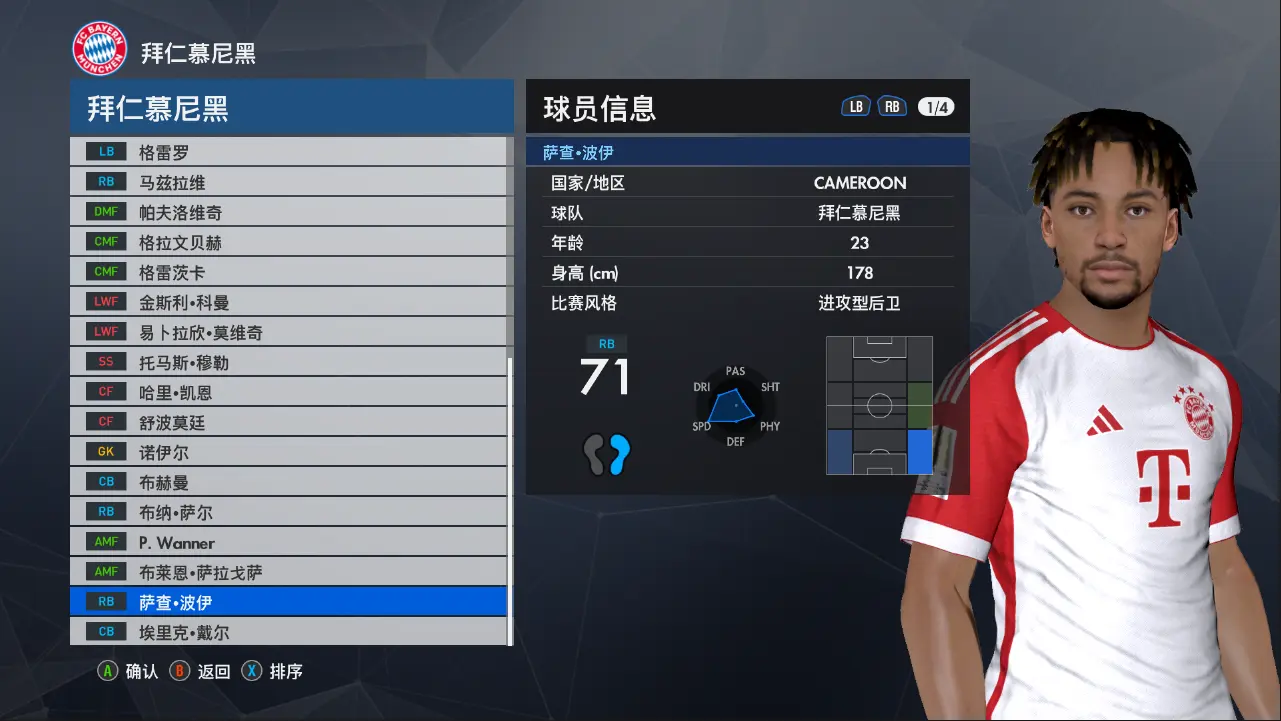
Task: Click the squad list scrollbar
Action: pos(511,500)
